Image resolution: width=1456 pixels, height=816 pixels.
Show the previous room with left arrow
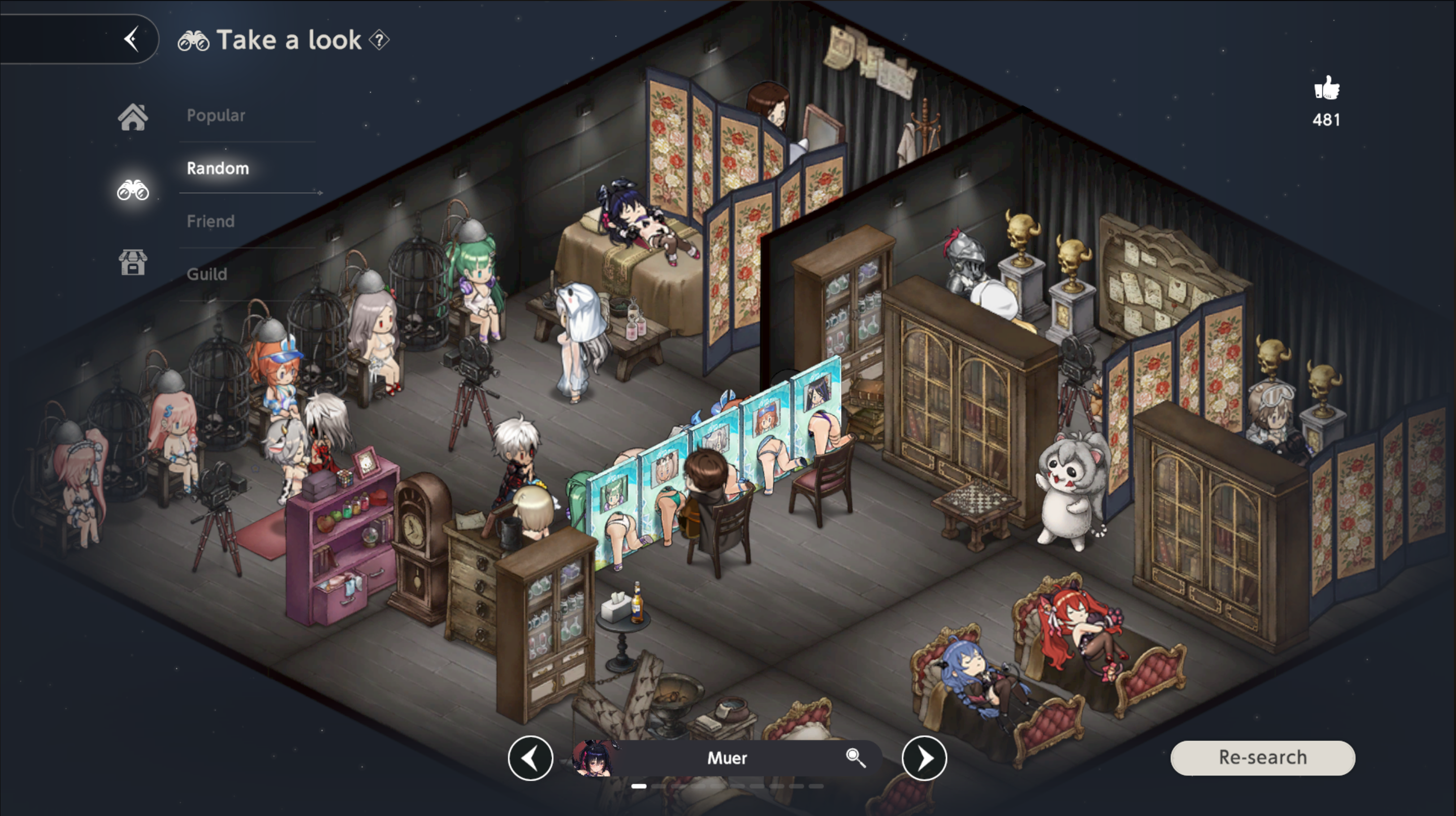[x=530, y=758]
